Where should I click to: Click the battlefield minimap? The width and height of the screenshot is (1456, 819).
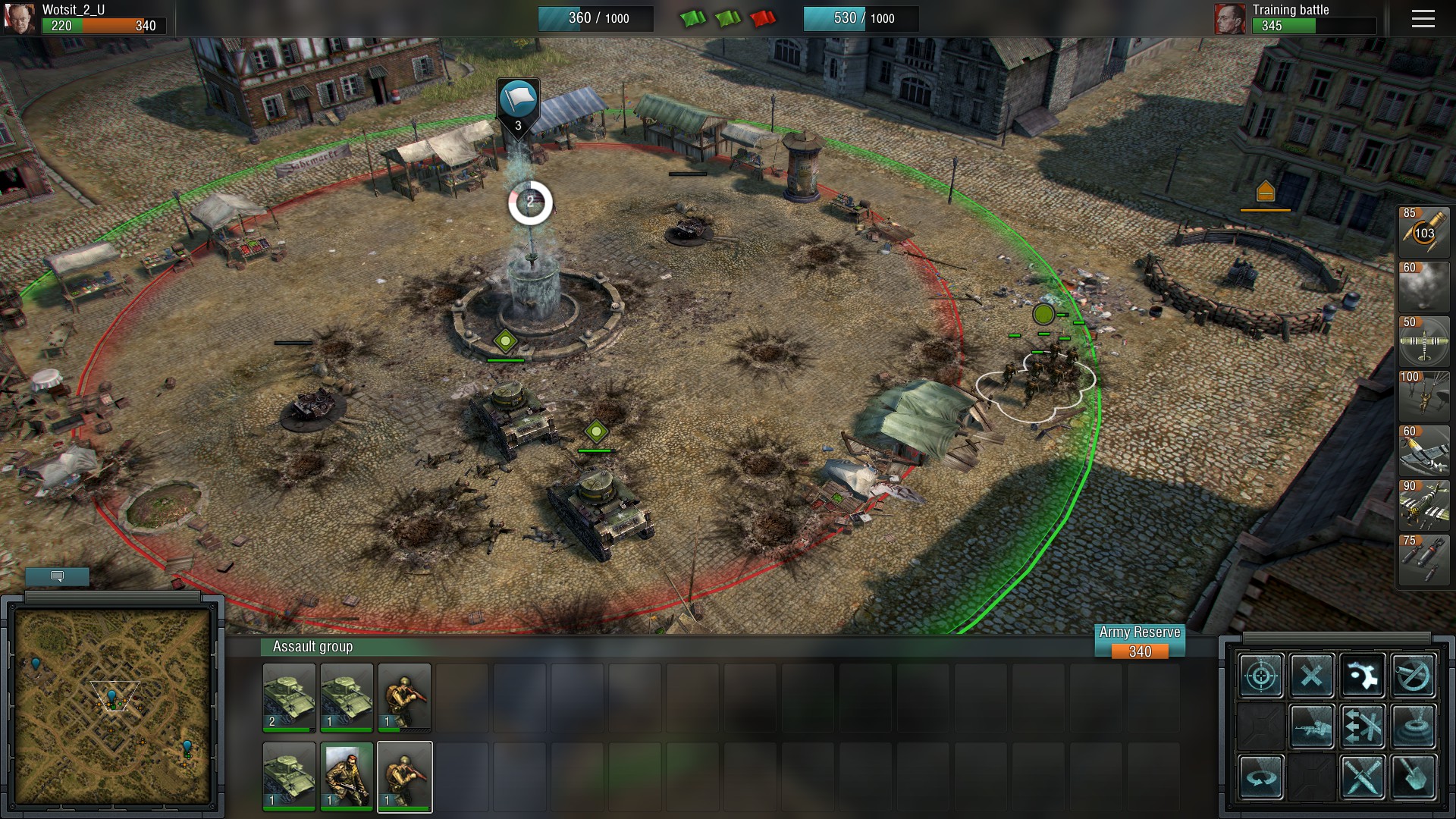pos(112,705)
